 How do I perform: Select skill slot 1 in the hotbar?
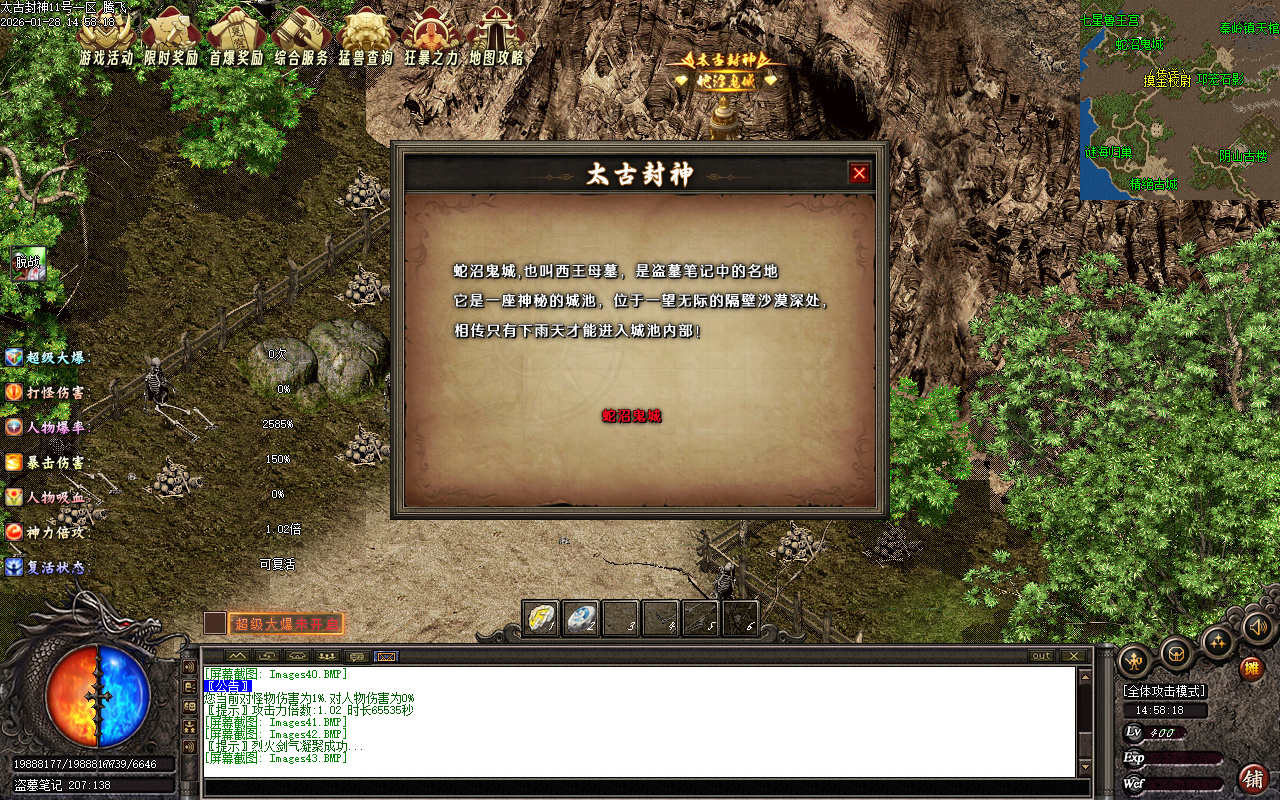pyautogui.click(x=540, y=618)
